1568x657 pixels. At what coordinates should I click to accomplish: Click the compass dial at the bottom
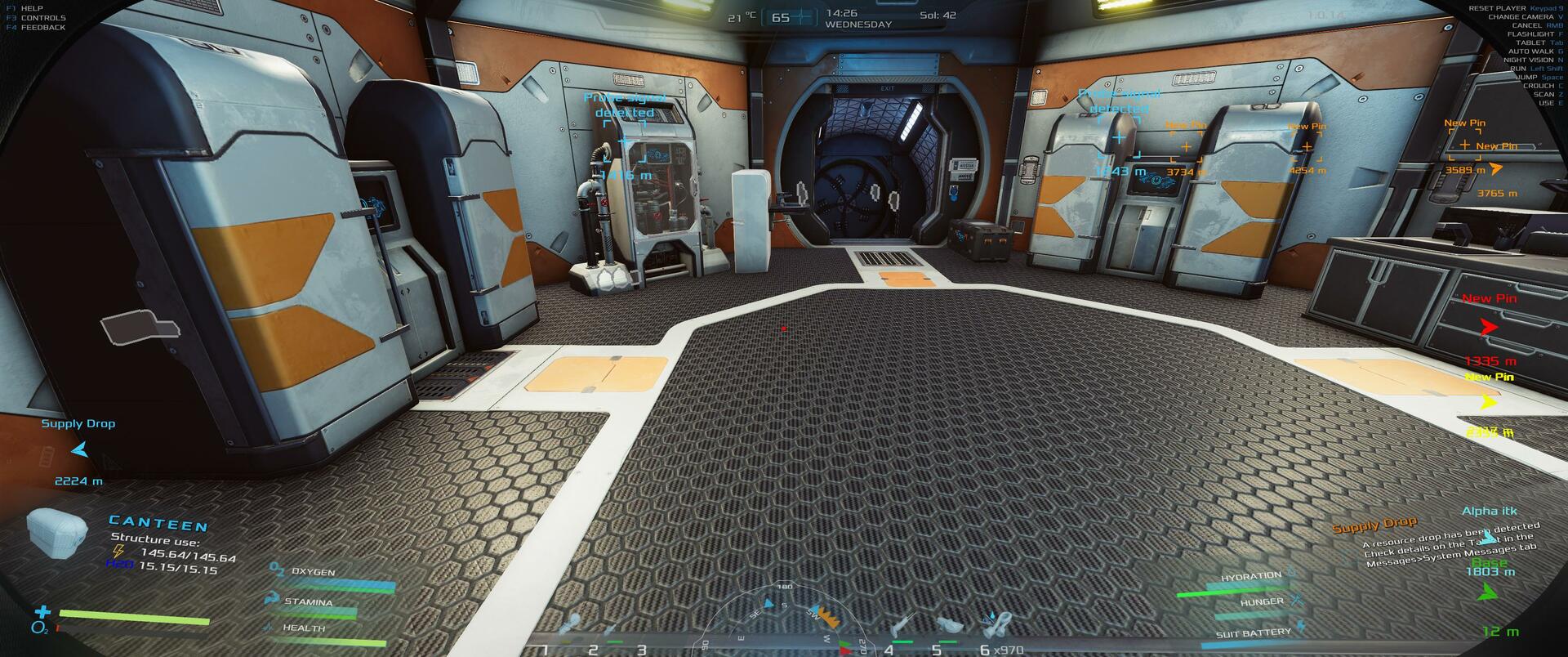click(784, 623)
